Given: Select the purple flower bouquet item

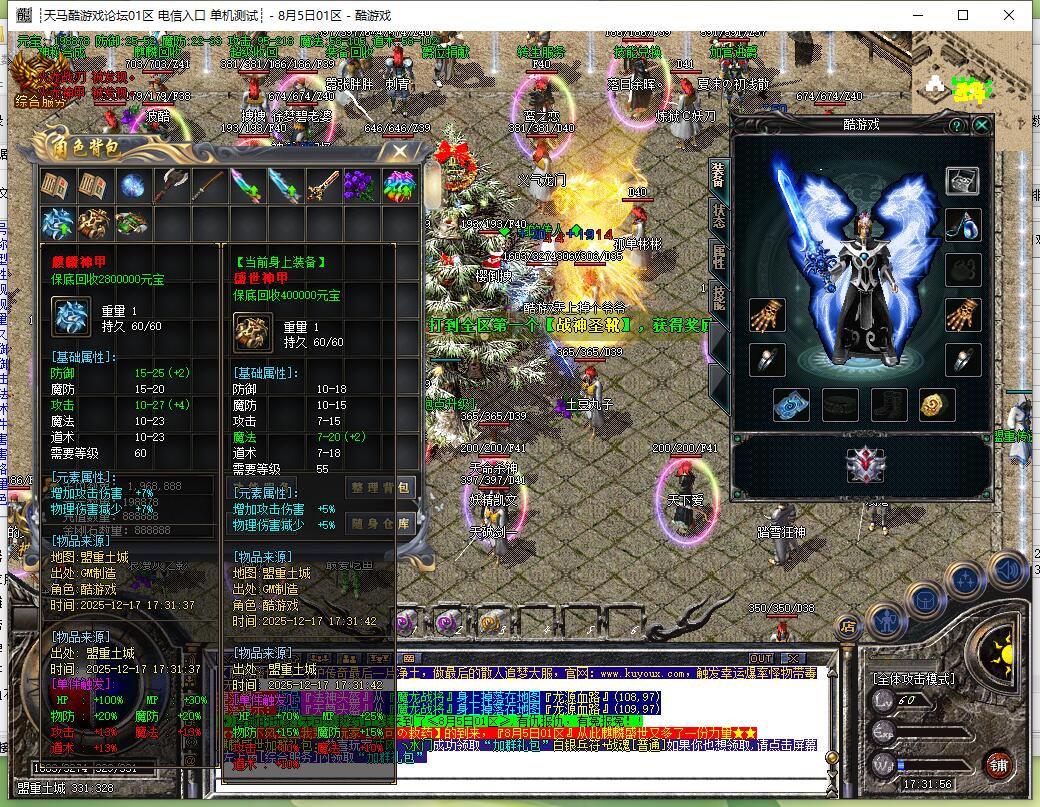Looking at the screenshot, I should [x=360, y=185].
